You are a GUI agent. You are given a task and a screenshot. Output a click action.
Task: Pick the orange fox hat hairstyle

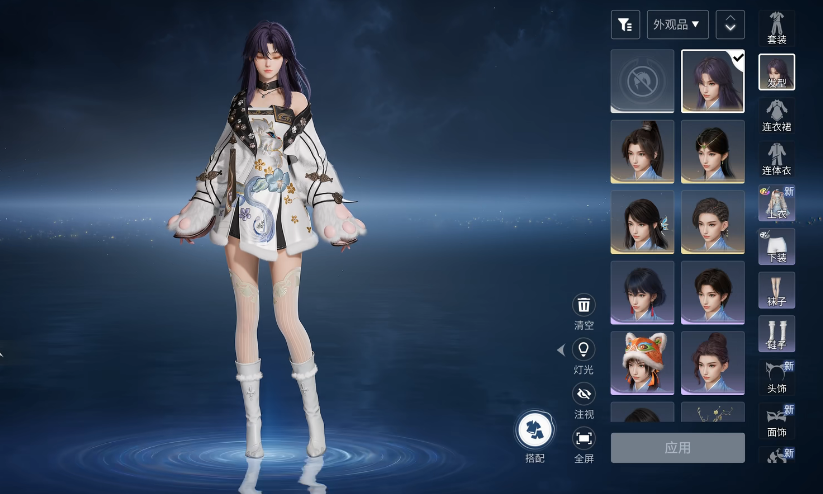(x=642, y=362)
